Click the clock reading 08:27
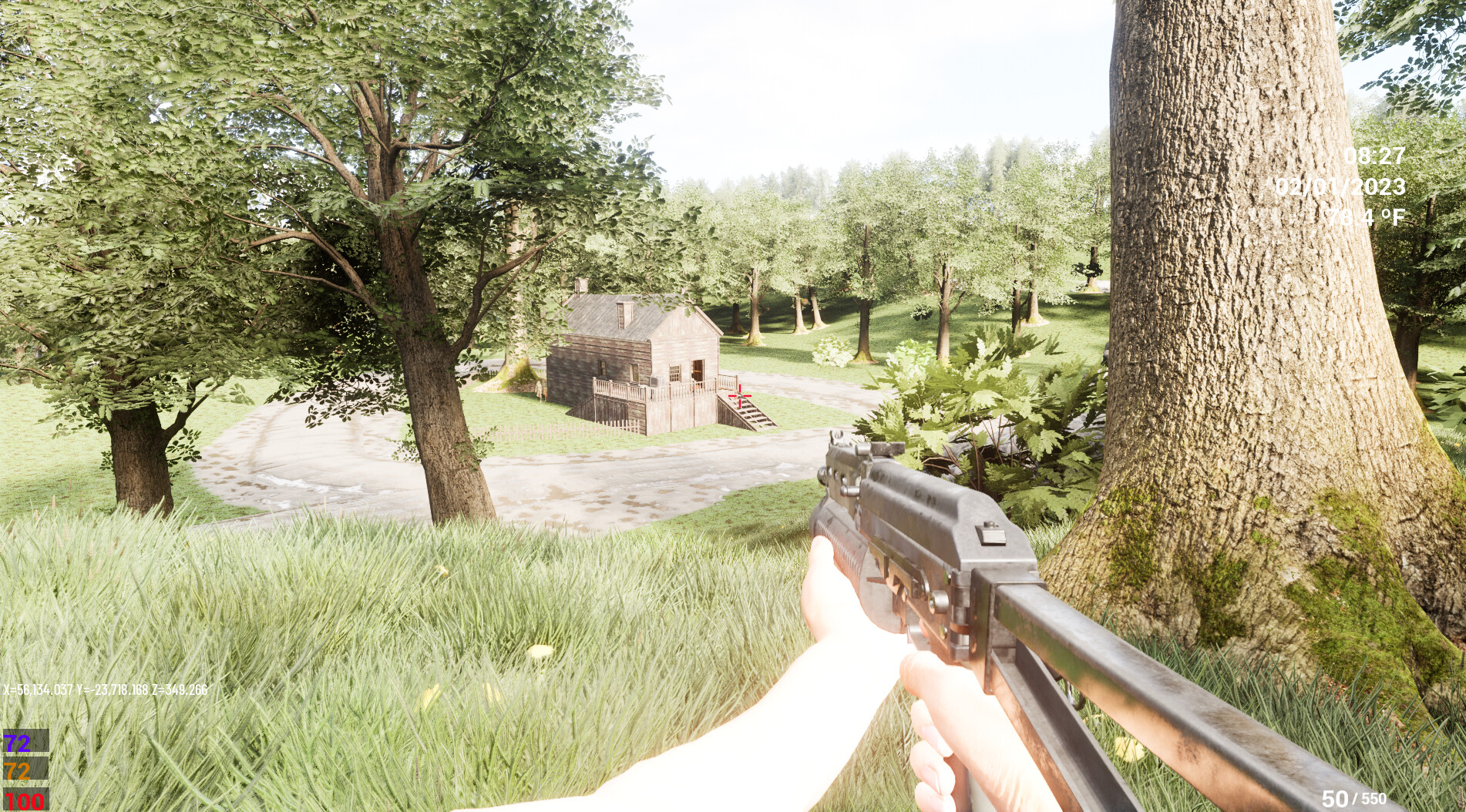This screenshot has height=812, width=1466. (x=1374, y=154)
